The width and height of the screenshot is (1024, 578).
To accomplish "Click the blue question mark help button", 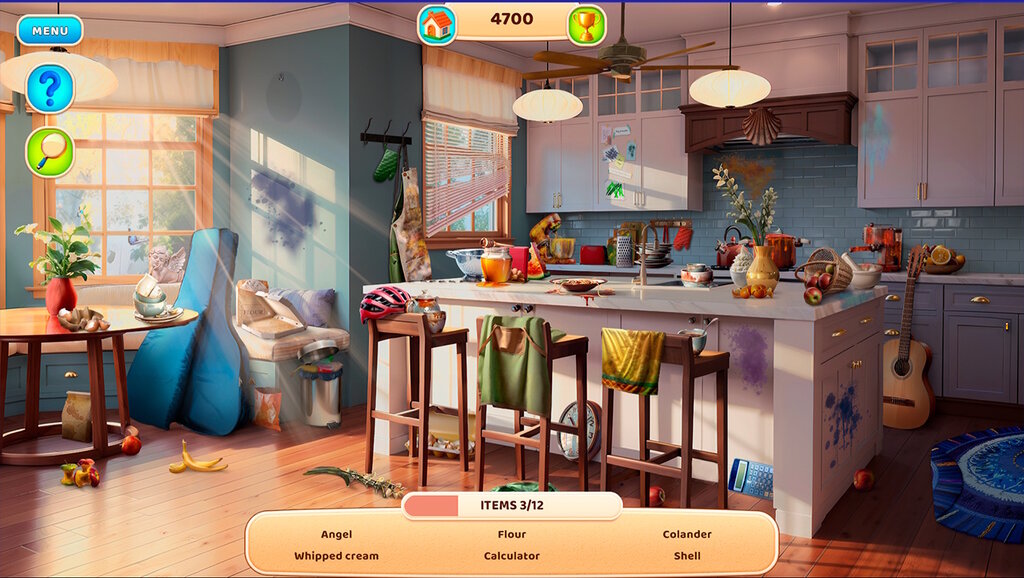I will coord(50,89).
